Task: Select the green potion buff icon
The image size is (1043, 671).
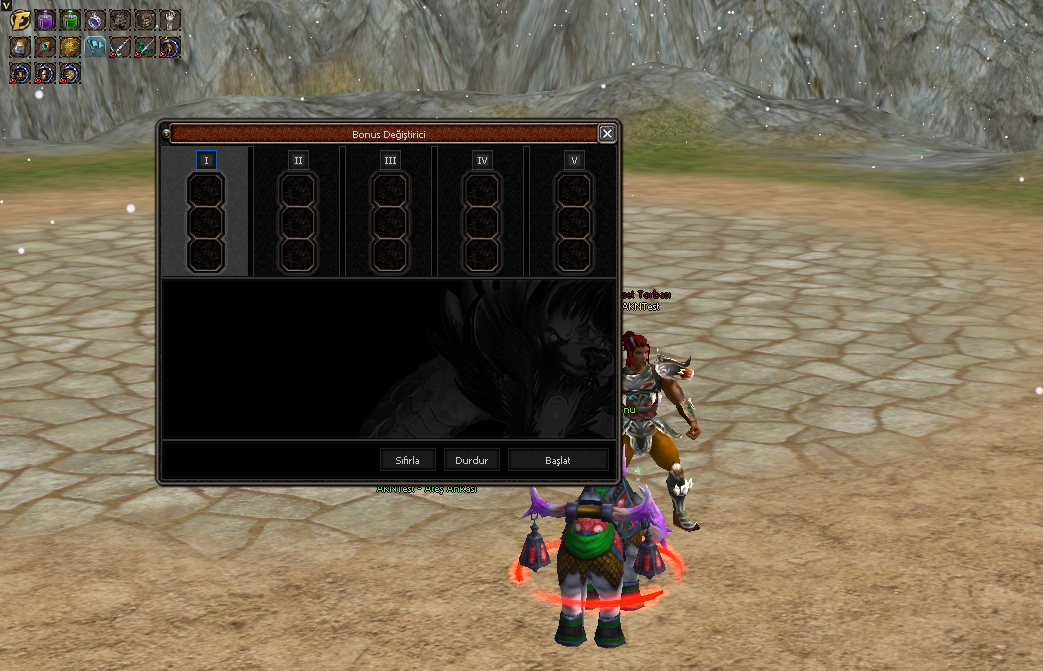Action: tap(70, 19)
